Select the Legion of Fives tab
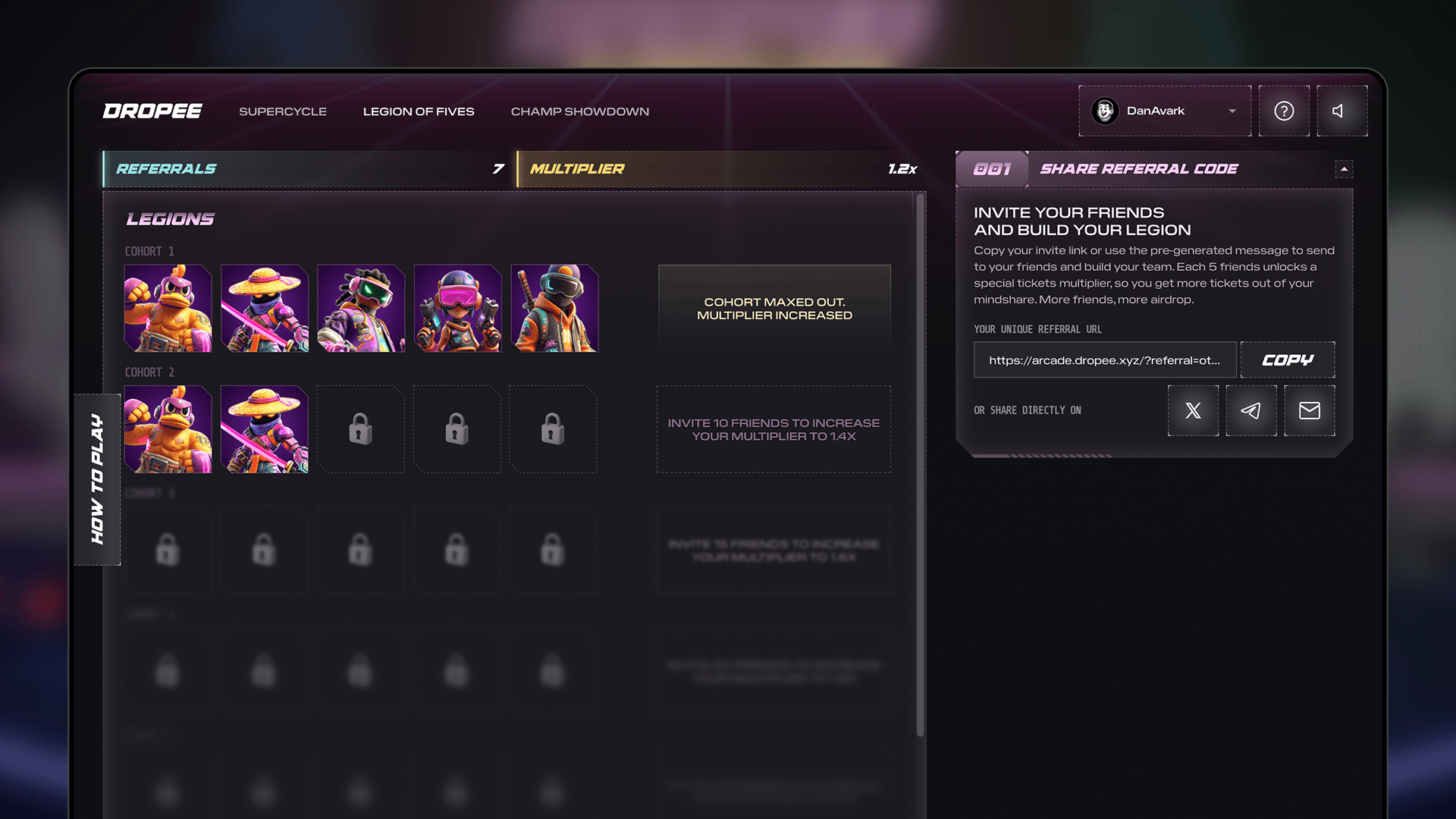 click(419, 111)
